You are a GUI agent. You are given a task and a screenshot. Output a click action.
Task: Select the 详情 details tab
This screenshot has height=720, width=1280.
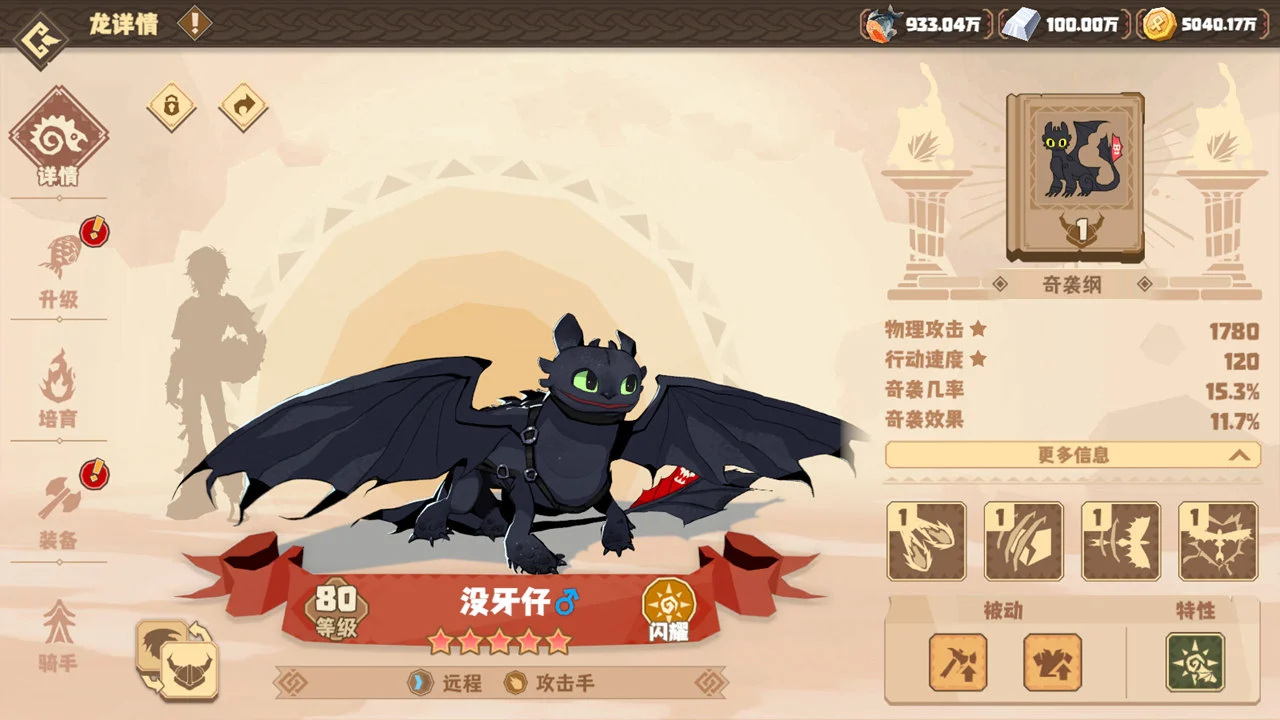point(58,139)
